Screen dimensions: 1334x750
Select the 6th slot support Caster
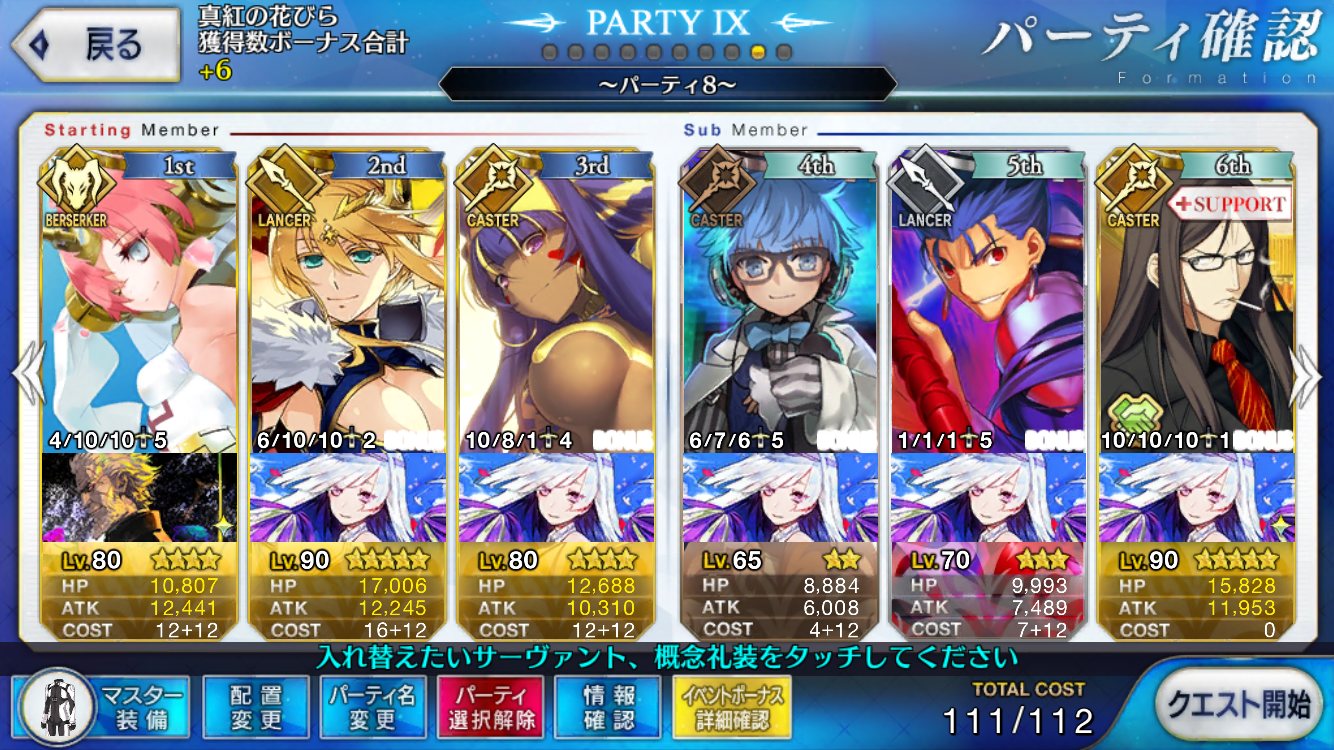pos(1197,300)
